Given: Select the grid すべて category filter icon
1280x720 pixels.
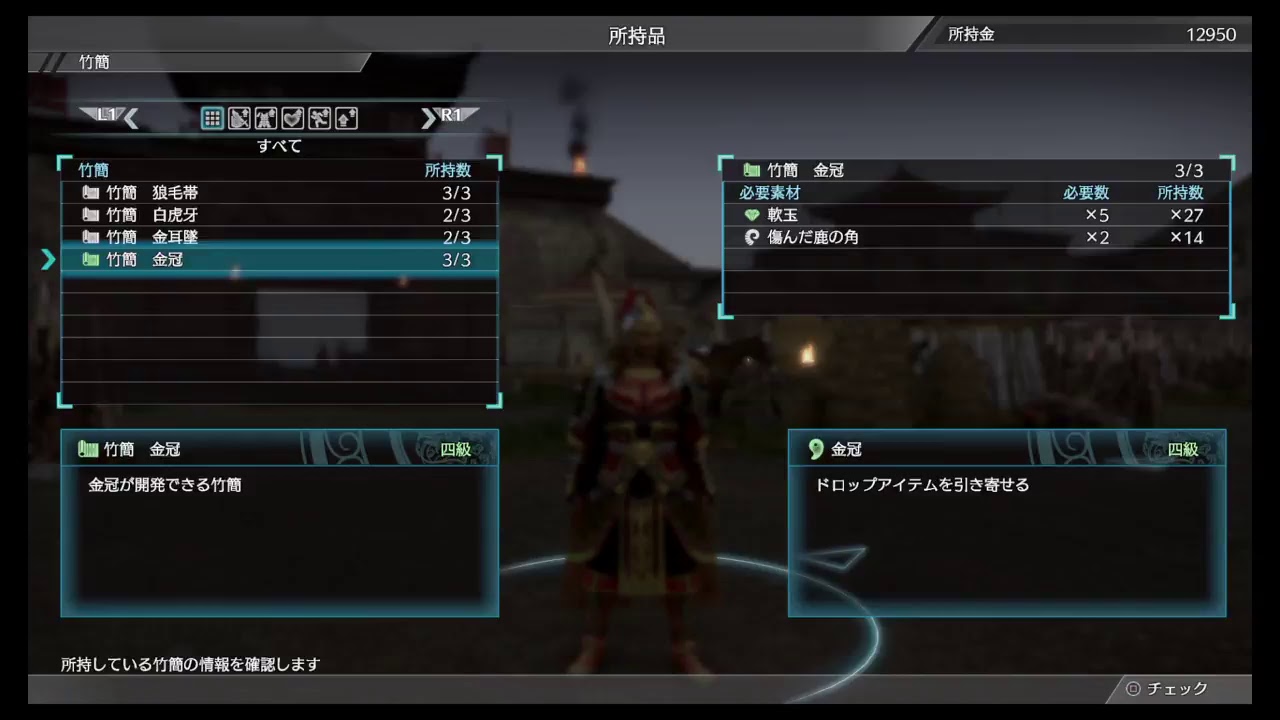Looking at the screenshot, I should pos(211,118).
